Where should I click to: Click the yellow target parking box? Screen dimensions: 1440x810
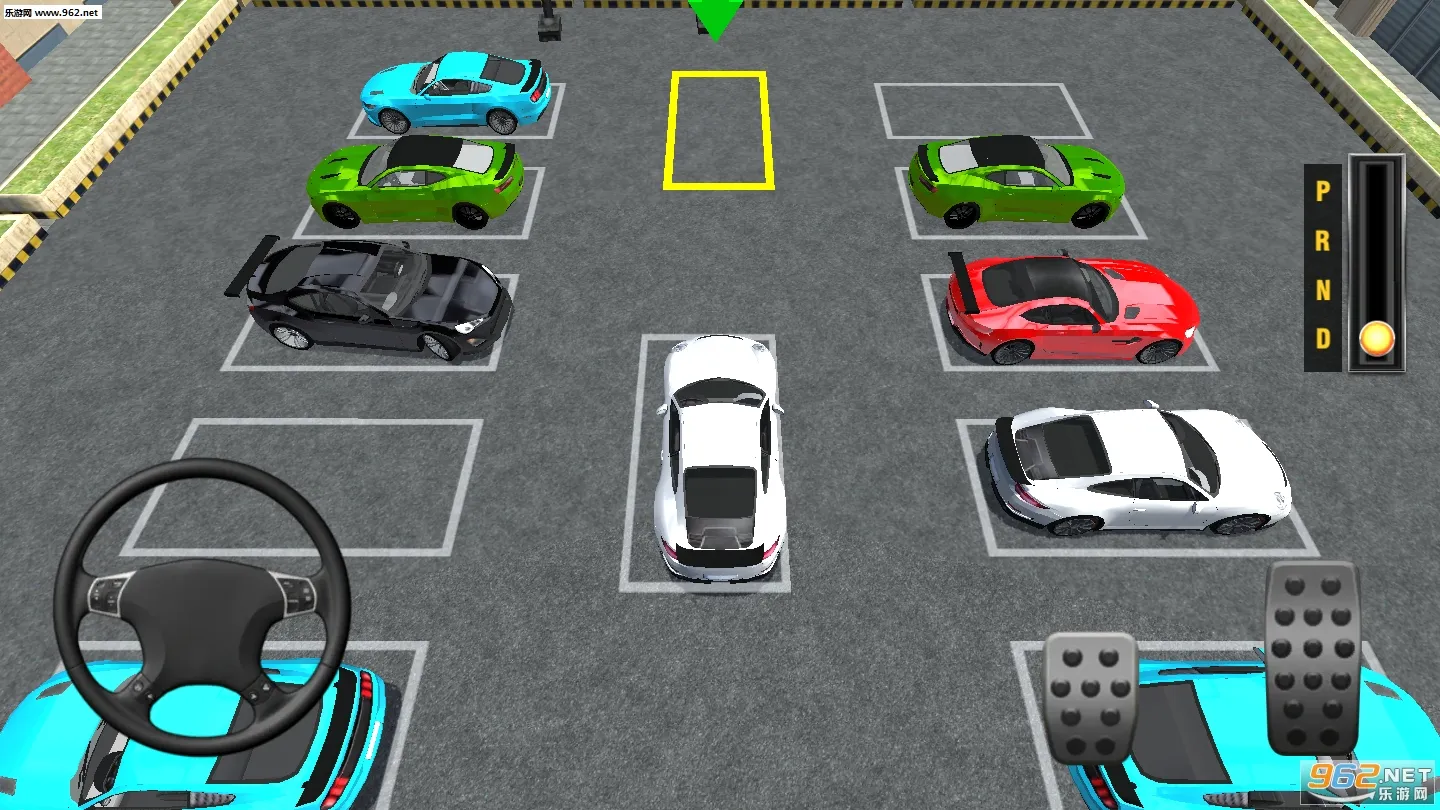(718, 128)
